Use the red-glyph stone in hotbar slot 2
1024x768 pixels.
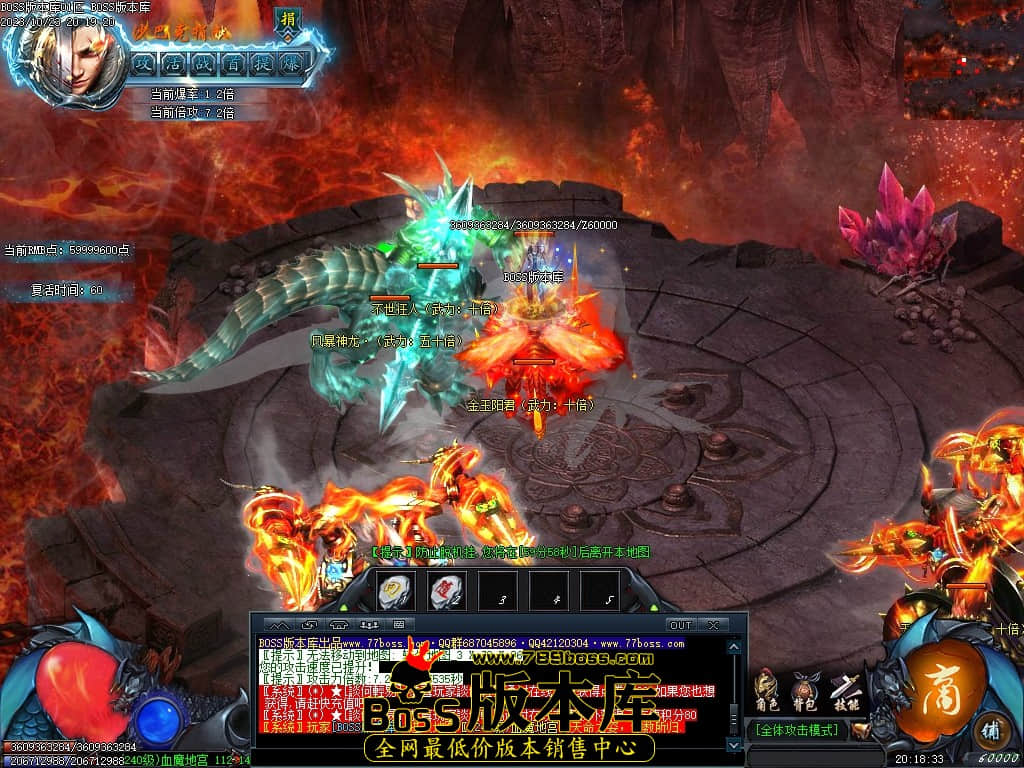(x=445, y=592)
